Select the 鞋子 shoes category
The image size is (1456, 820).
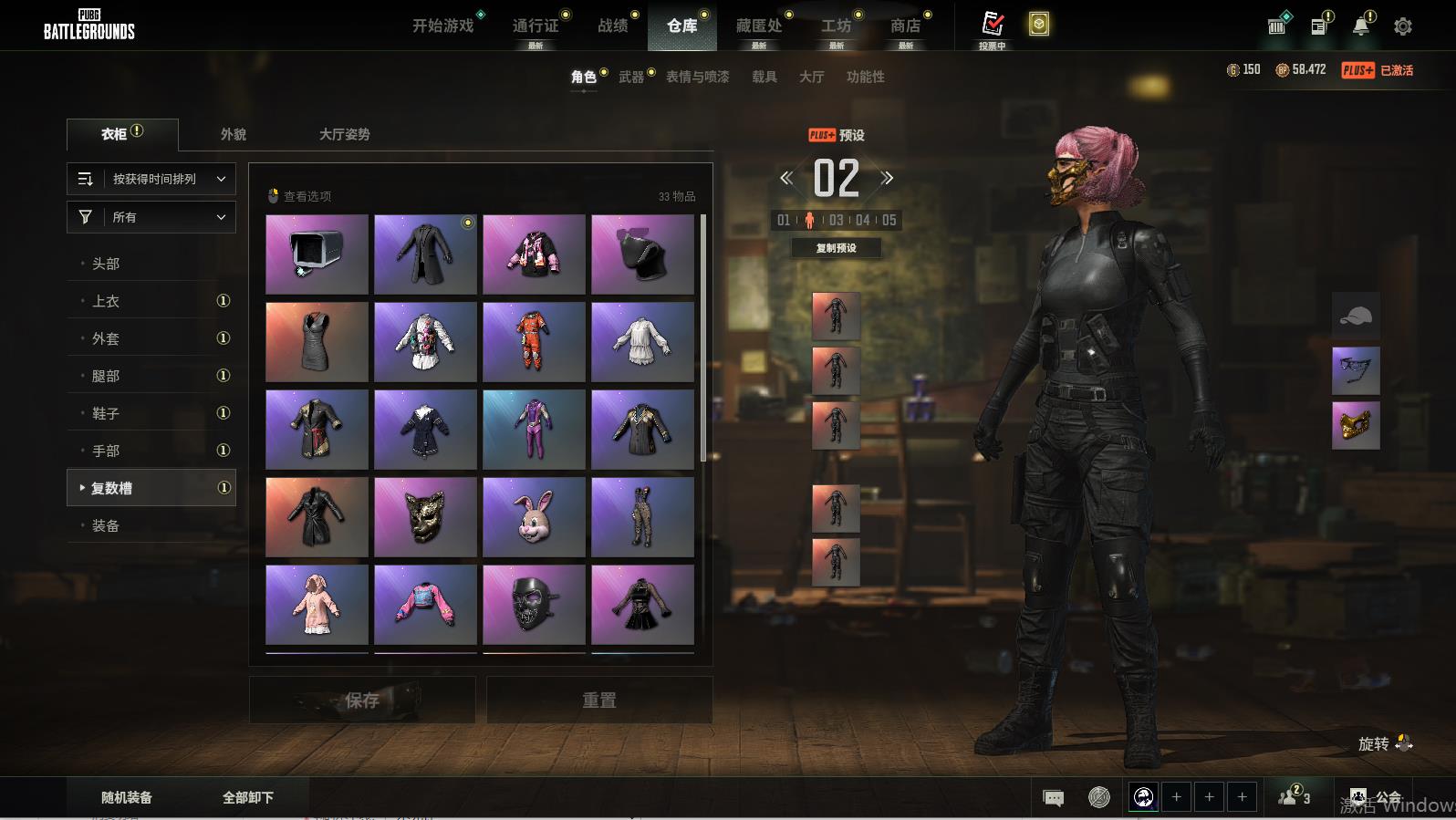coord(106,413)
